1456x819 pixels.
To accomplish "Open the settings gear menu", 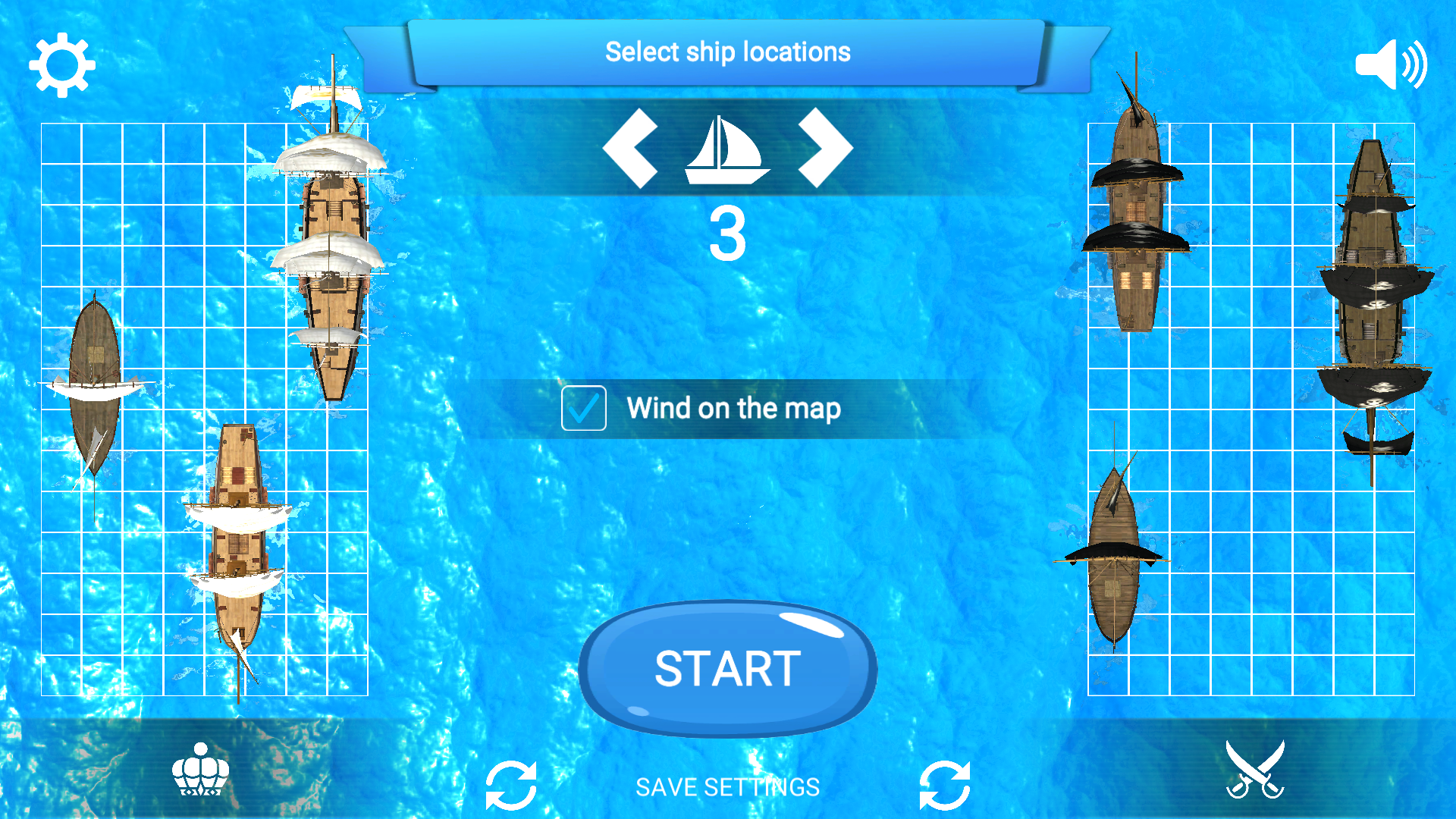I will pos(64,67).
